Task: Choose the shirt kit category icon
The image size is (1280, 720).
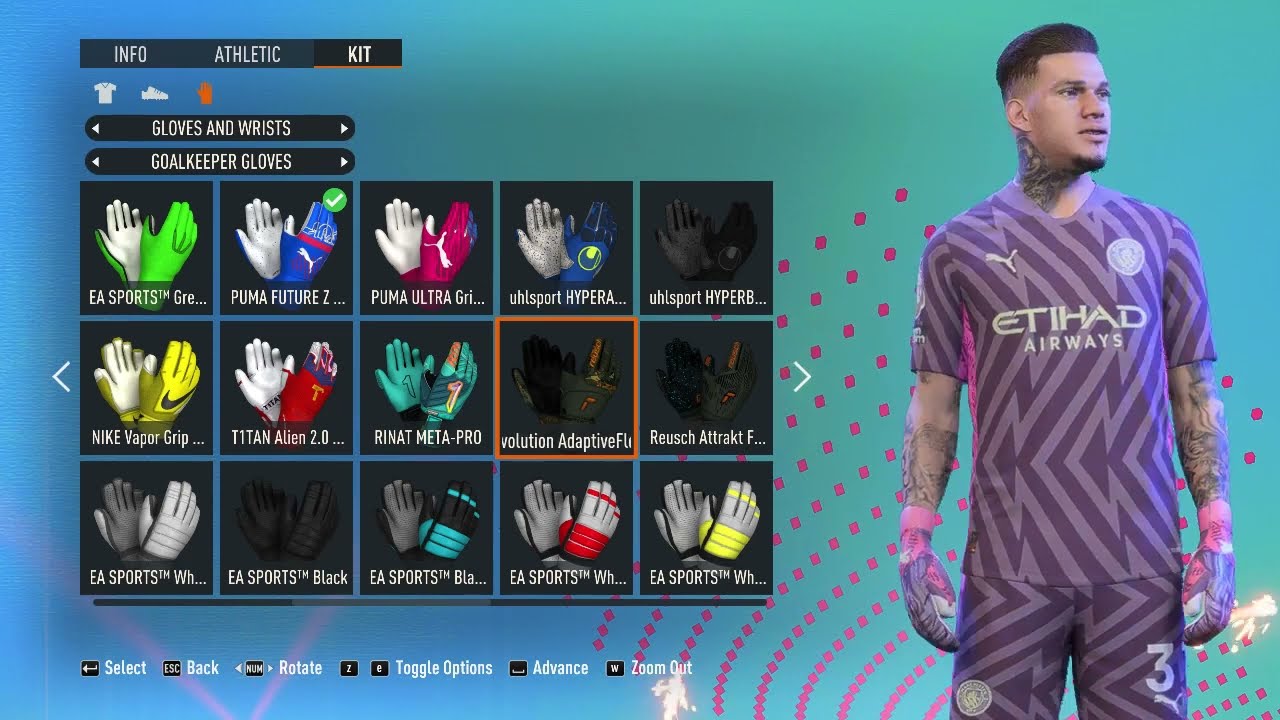Action: [x=105, y=94]
